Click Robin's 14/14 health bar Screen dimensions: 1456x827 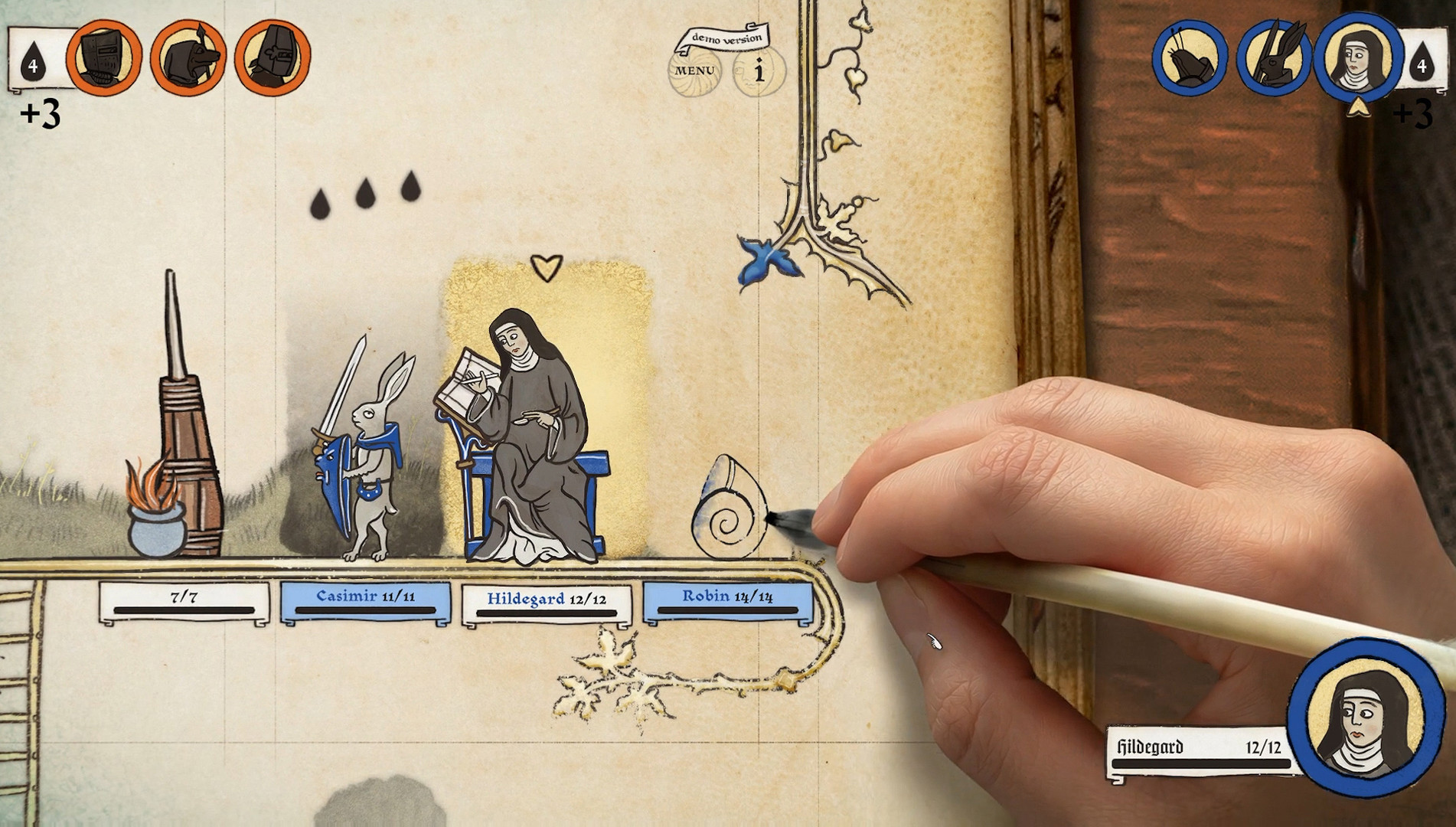[726, 602]
